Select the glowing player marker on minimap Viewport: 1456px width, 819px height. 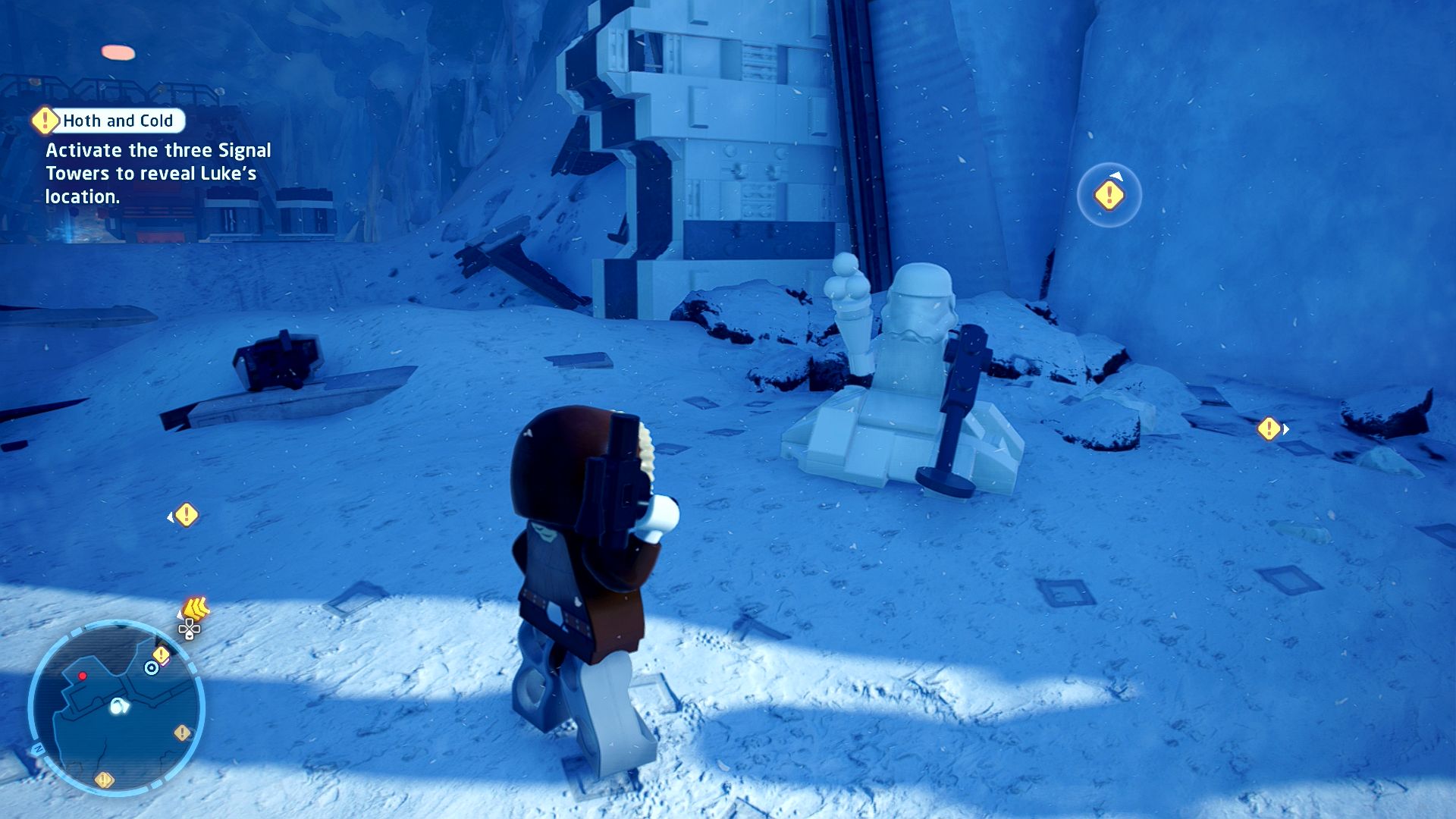[x=119, y=707]
